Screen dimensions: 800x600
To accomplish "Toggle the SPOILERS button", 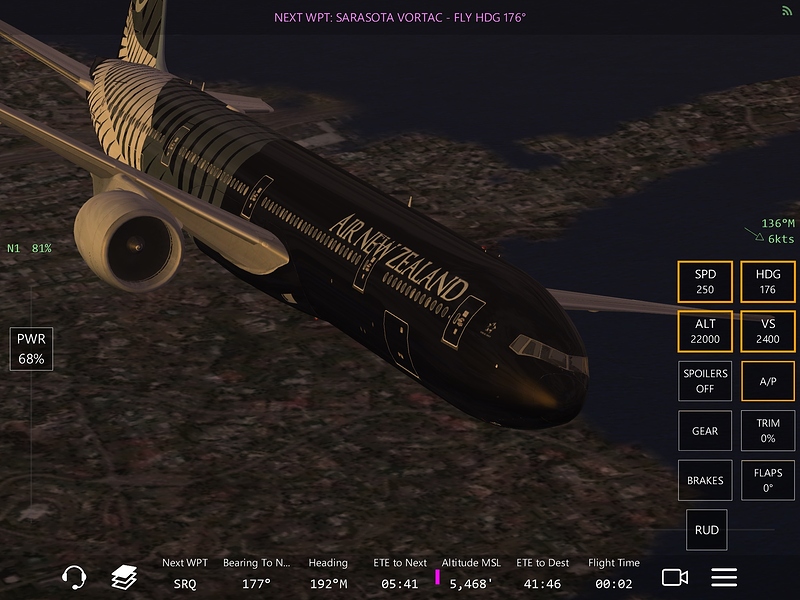I will click(705, 381).
